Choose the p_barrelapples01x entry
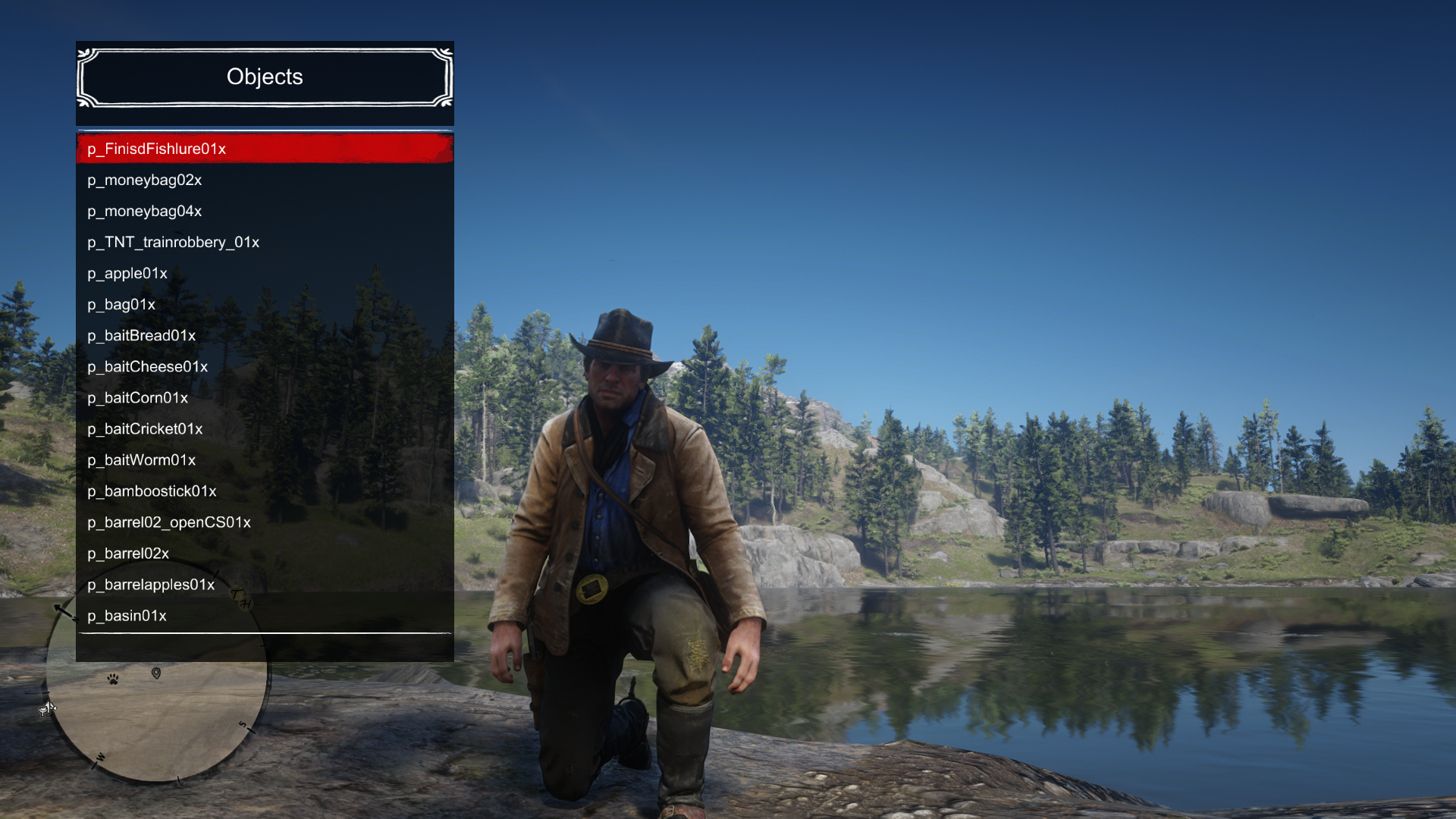Screen dimensions: 1456x819 265,584
